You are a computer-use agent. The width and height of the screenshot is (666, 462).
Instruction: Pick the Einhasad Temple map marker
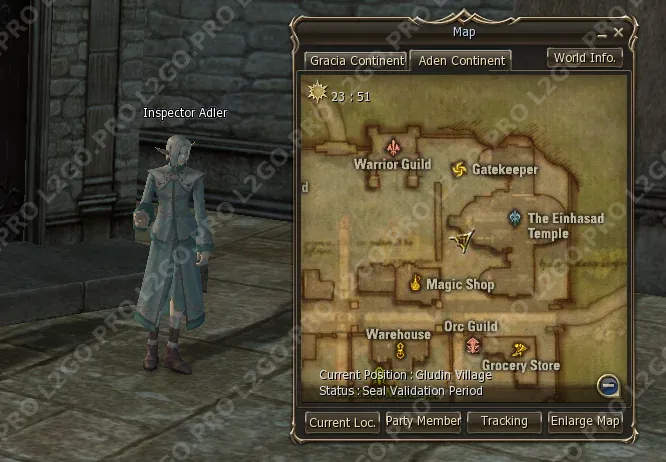(514, 217)
